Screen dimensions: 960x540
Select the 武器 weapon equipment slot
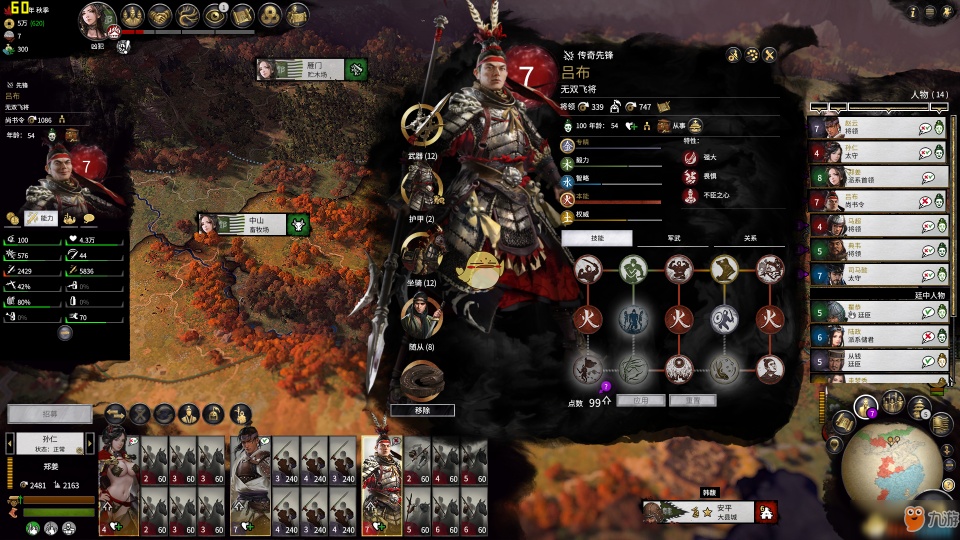point(422,124)
